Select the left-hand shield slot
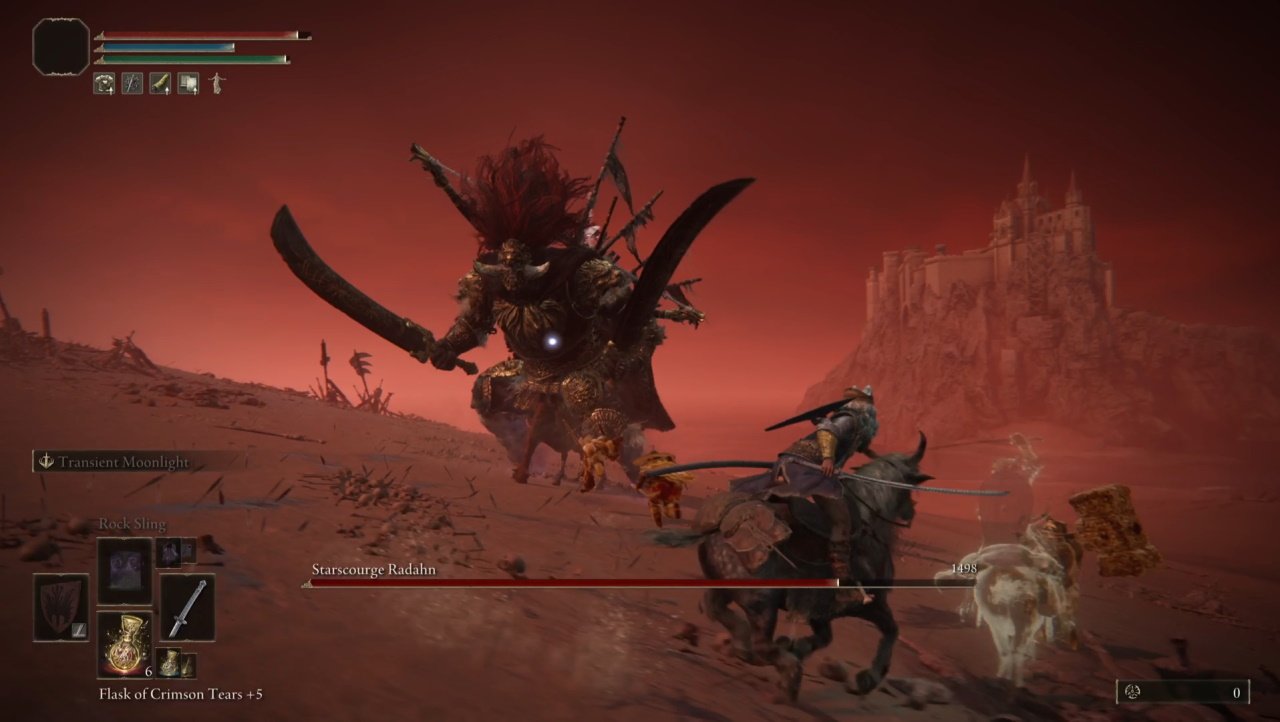The width and height of the screenshot is (1280, 722). tap(61, 607)
